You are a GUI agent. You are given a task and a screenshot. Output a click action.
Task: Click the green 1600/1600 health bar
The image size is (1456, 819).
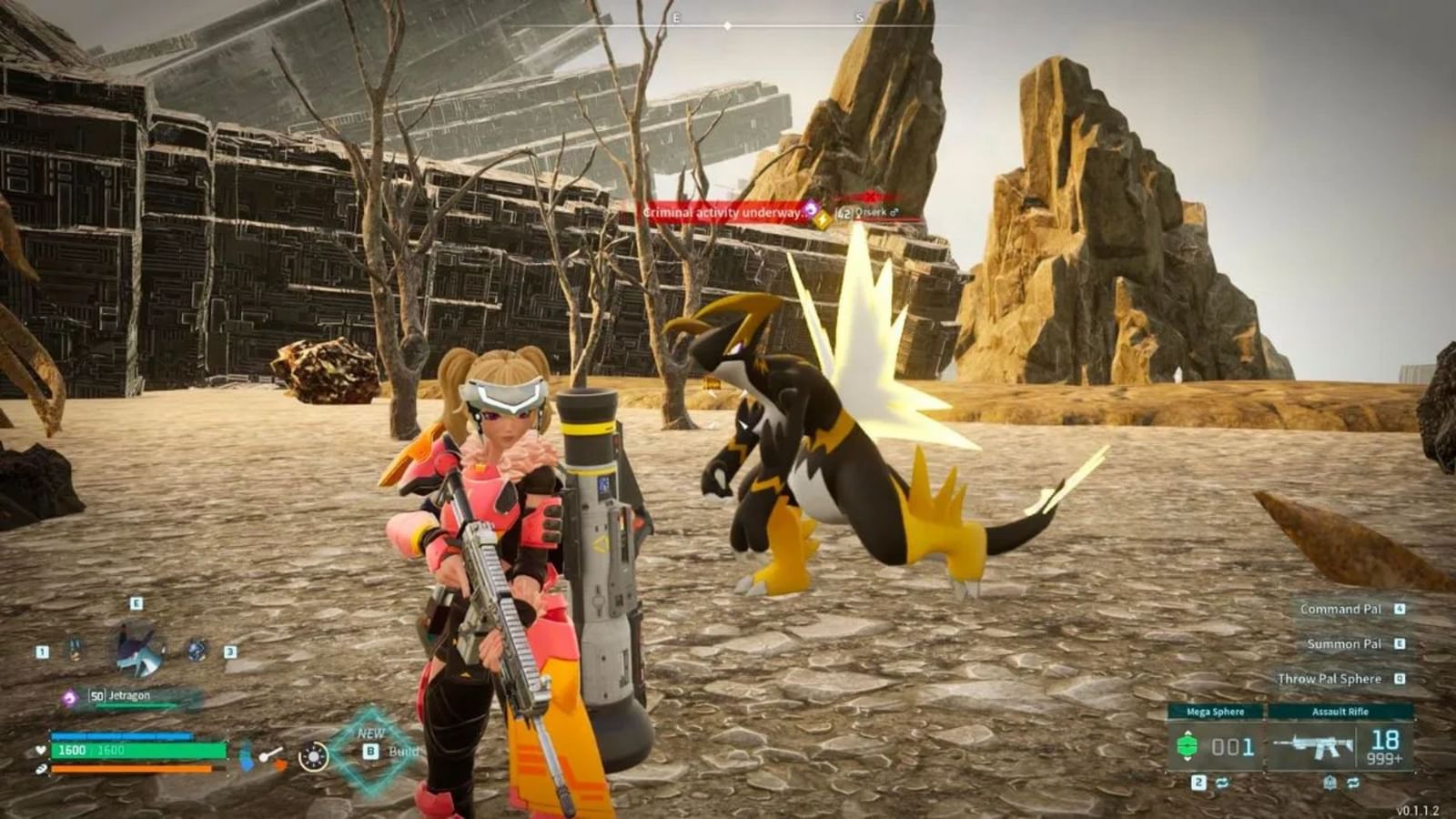[136, 752]
